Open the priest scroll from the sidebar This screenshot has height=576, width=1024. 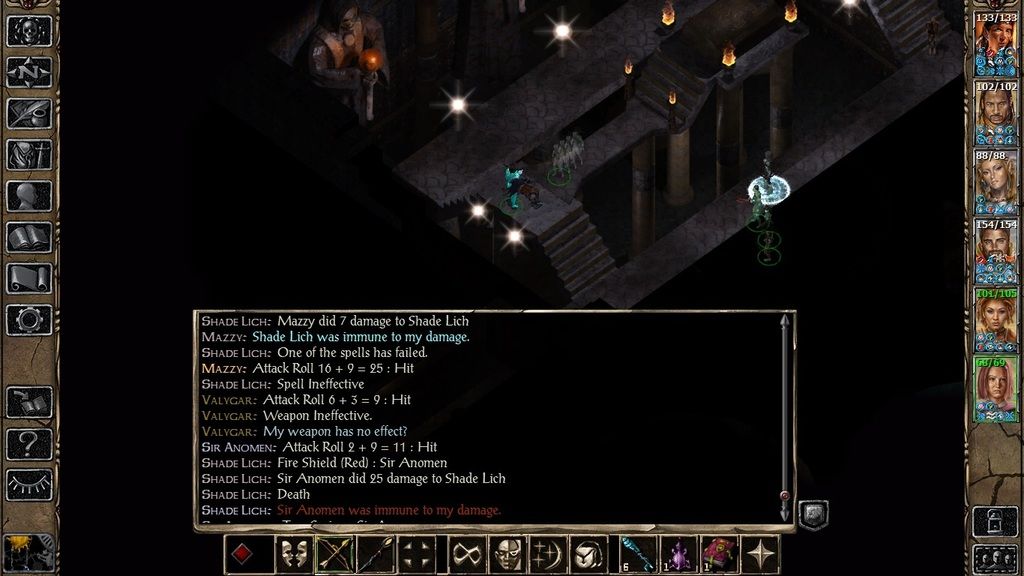(x=29, y=278)
